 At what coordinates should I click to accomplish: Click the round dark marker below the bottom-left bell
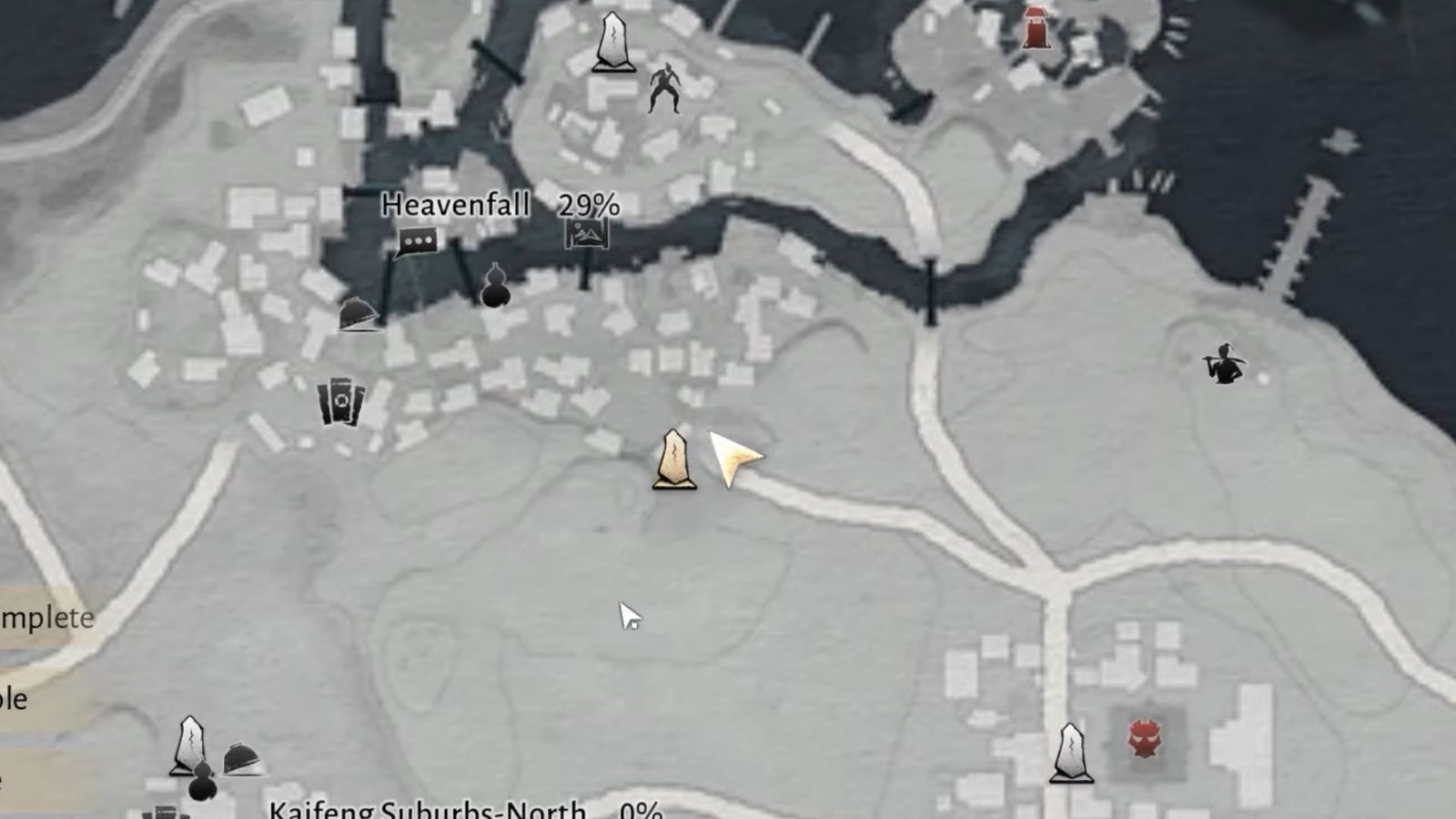pyautogui.click(x=202, y=784)
